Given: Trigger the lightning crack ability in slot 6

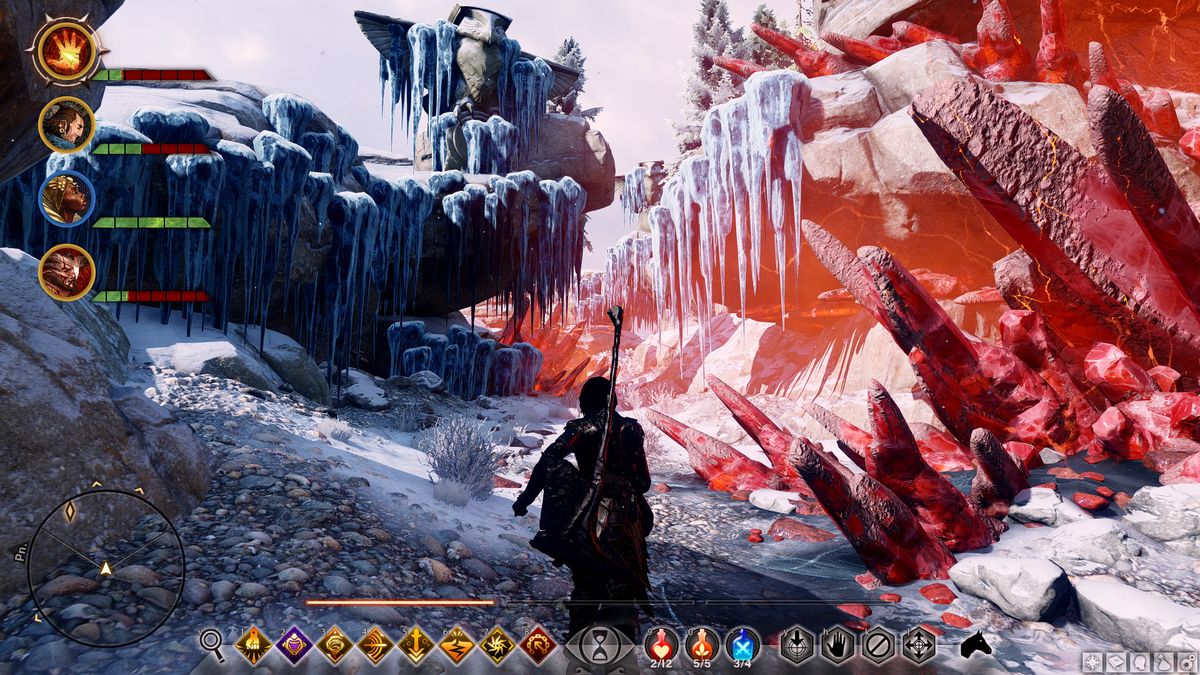Looking at the screenshot, I should pos(457,645).
